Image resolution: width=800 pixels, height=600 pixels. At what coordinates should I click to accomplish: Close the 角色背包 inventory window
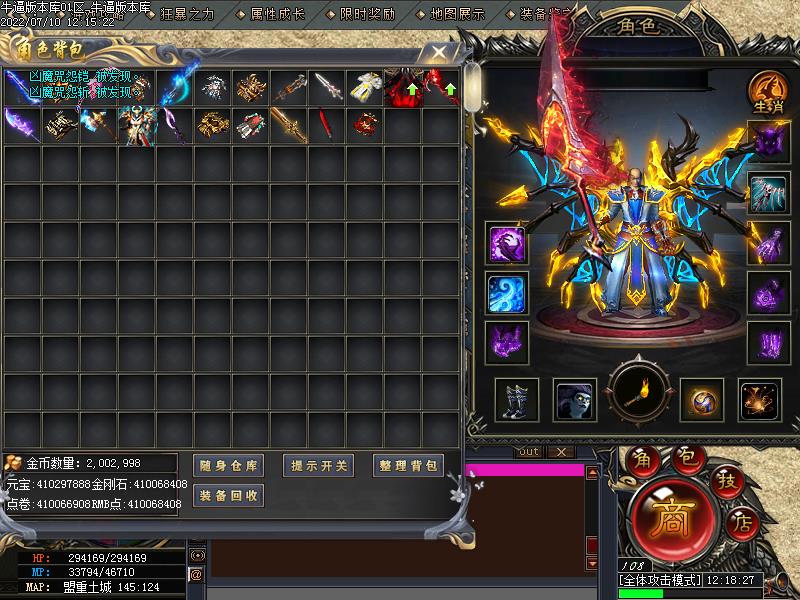pyautogui.click(x=438, y=50)
